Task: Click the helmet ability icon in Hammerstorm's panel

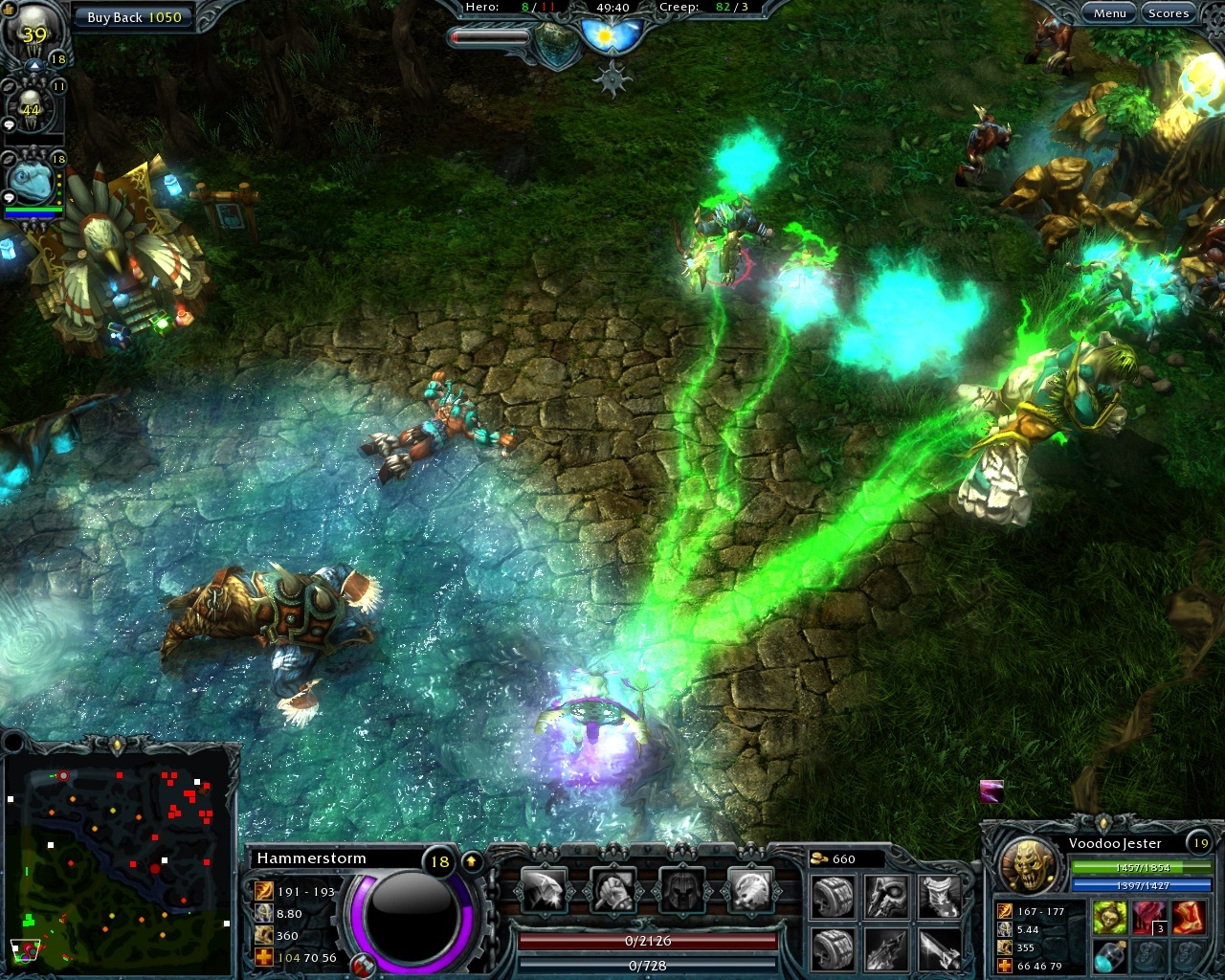Action: pyautogui.click(x=683, y=890)
